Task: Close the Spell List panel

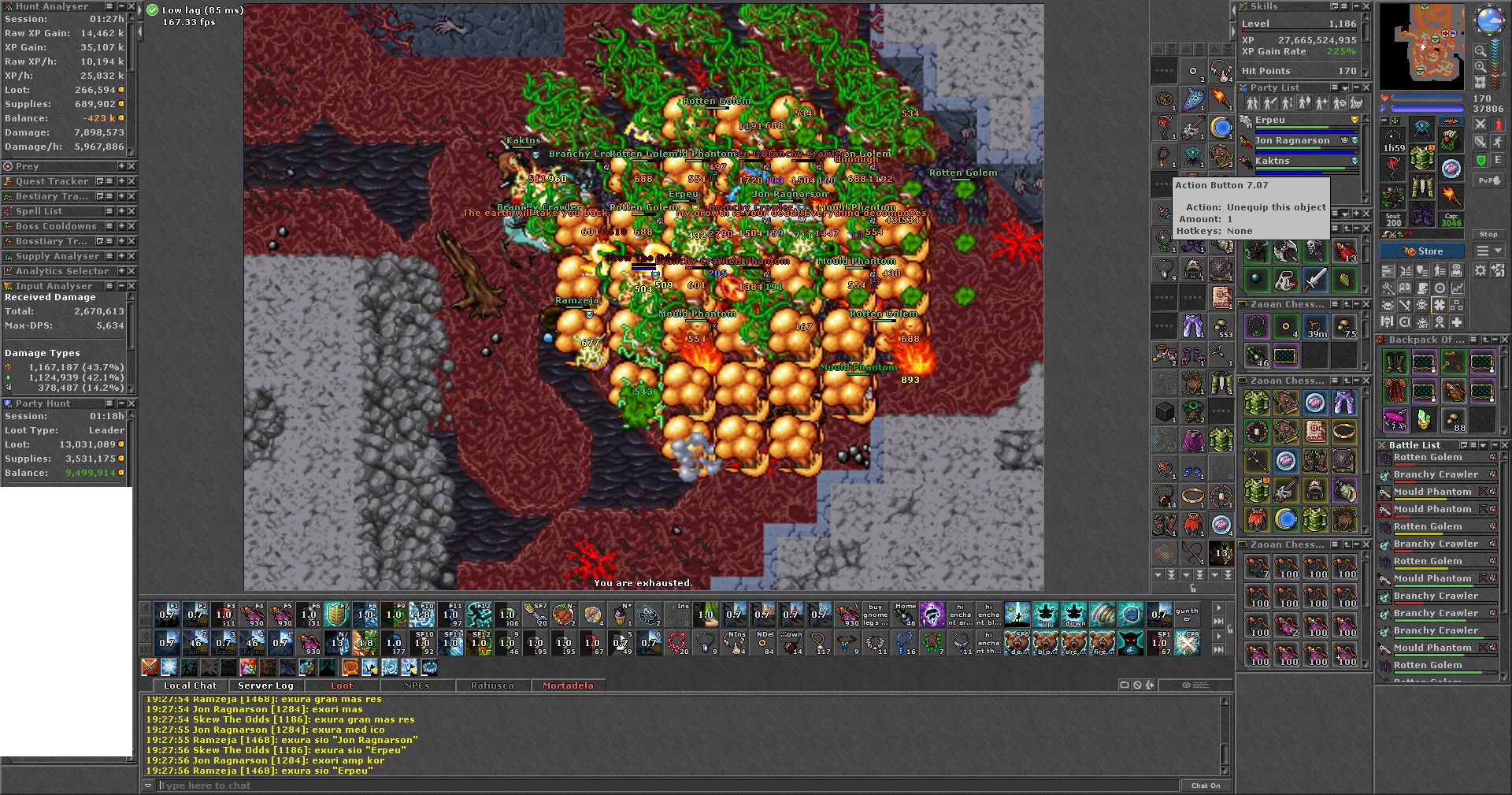Action: (x=132, y=211)
